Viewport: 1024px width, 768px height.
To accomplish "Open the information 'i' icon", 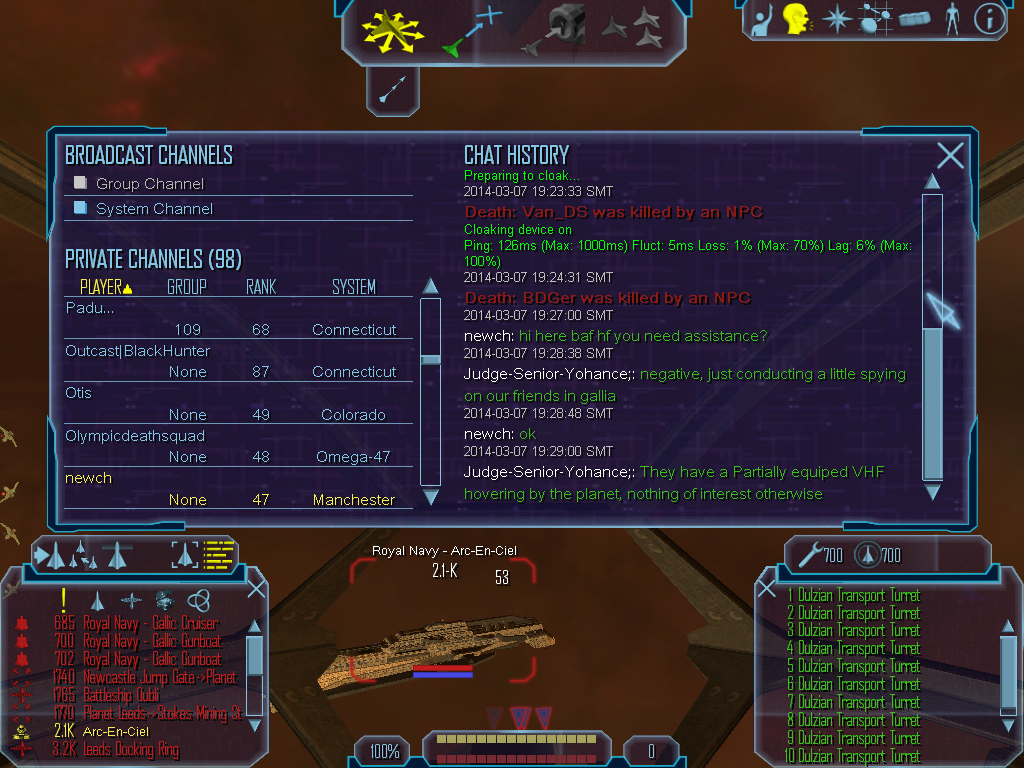I will (988, 19).
